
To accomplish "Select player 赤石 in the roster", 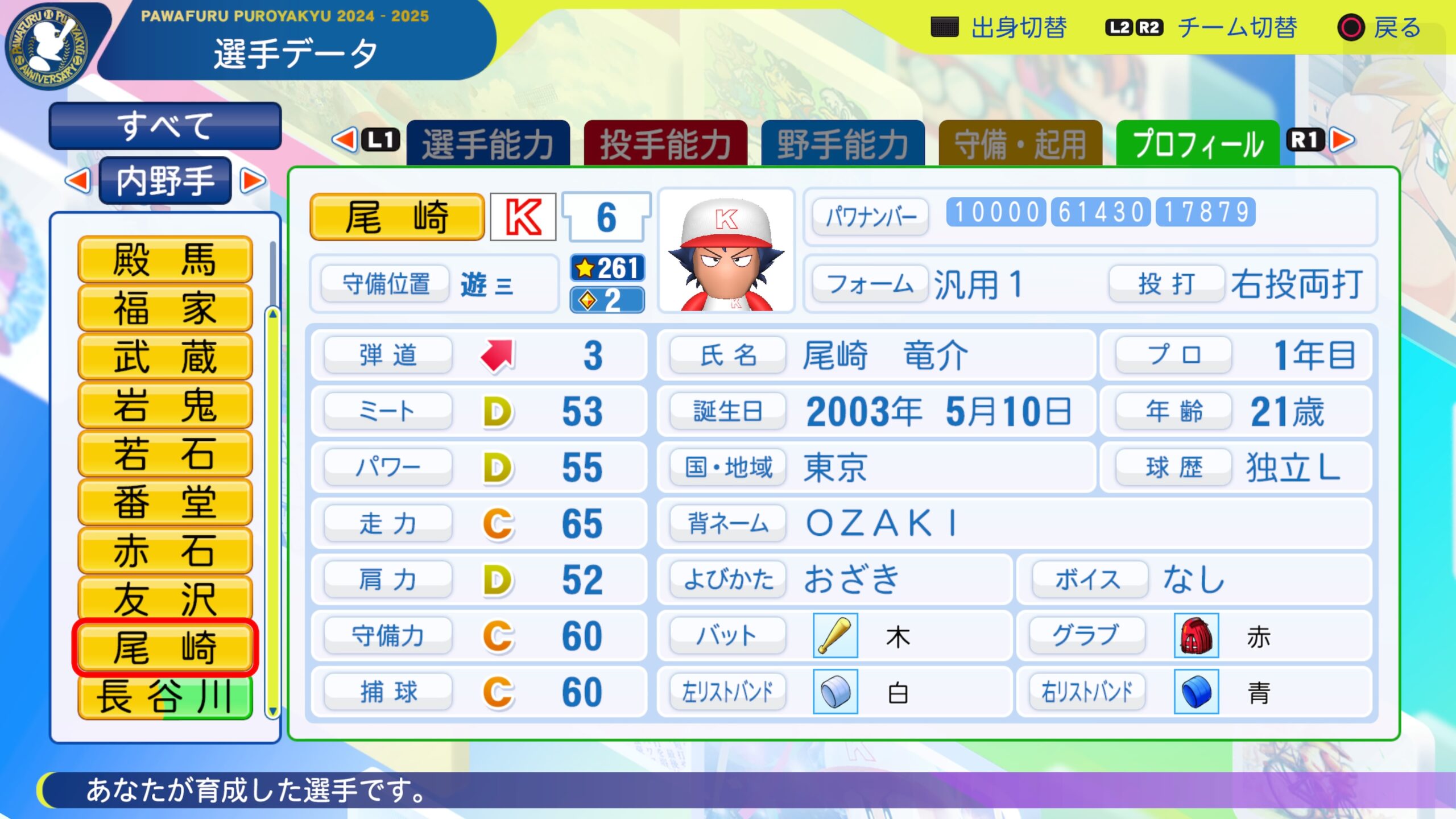I will tap(165, 551).
